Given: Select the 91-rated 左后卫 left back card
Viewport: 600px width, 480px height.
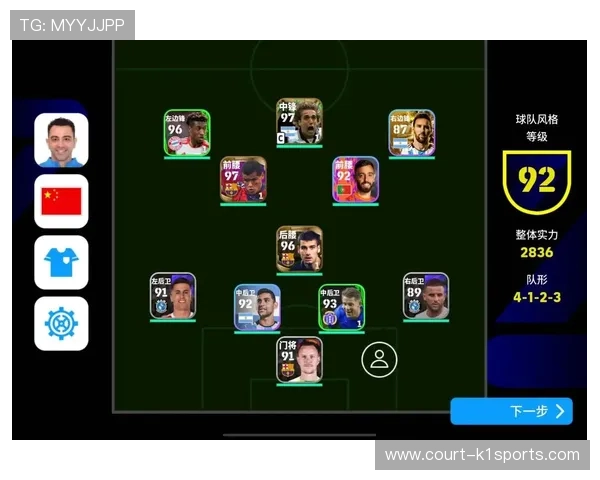Looking at the screenshot, I should (173, 296).
